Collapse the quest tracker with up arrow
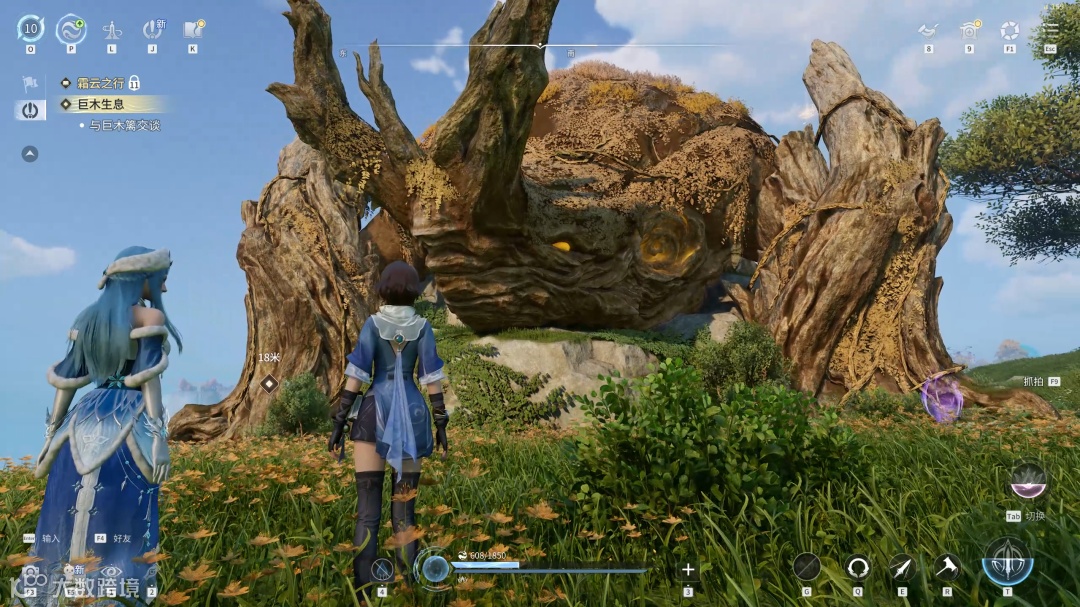Viewport: 1080px width, 607px height. (30, 154)
